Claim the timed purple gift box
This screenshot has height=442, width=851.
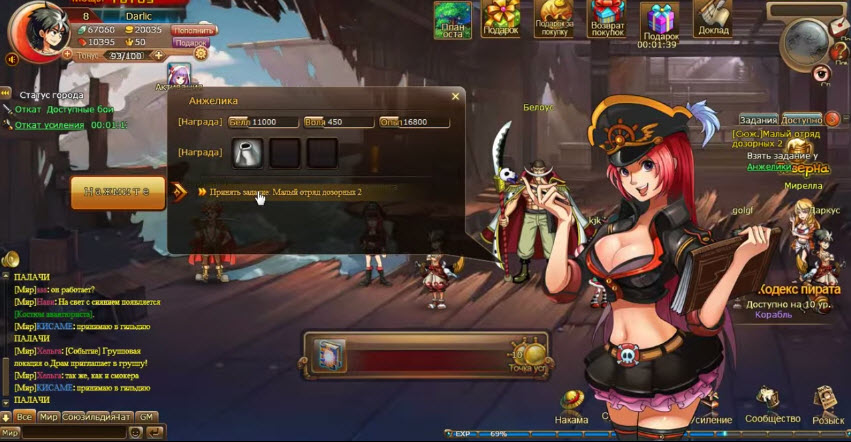tap(658, 20)
